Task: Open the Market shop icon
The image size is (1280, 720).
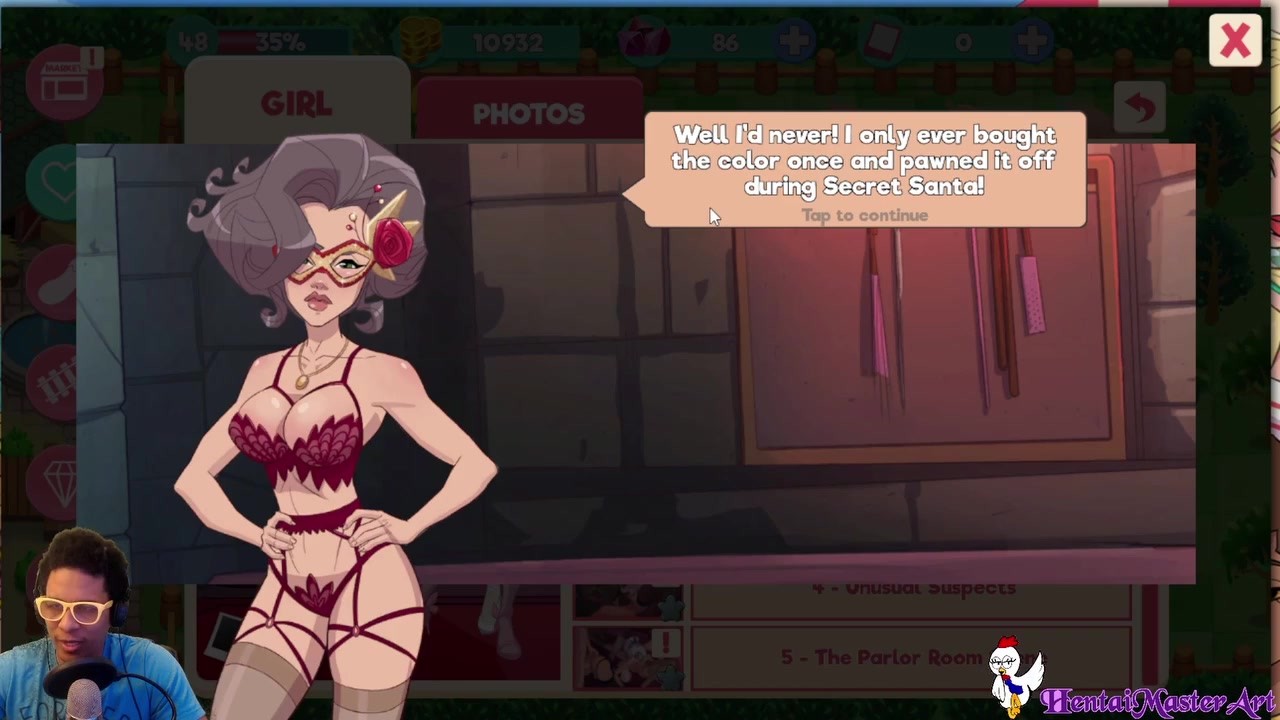Action: click(x=66, y=81)
